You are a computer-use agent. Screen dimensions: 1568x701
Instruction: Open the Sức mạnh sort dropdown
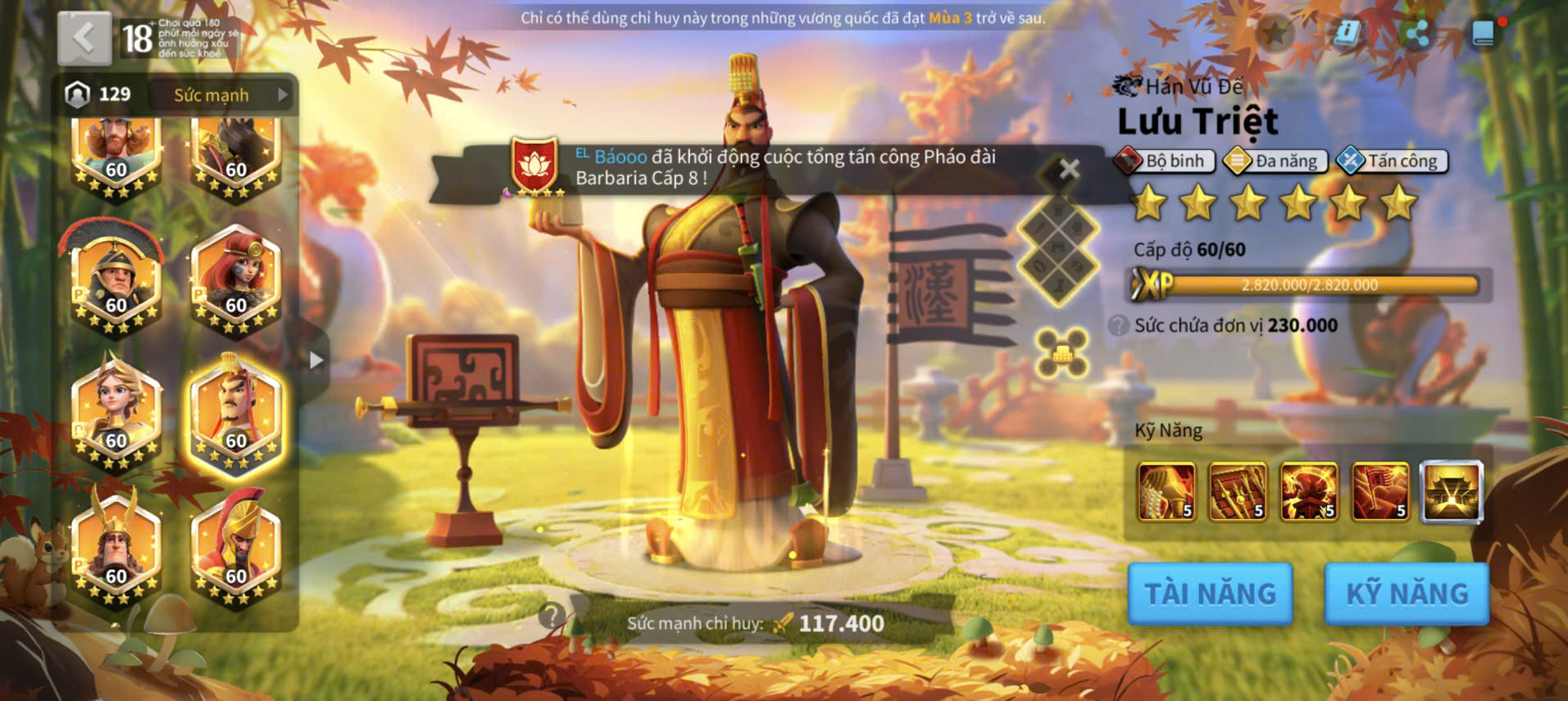point(222,95)
